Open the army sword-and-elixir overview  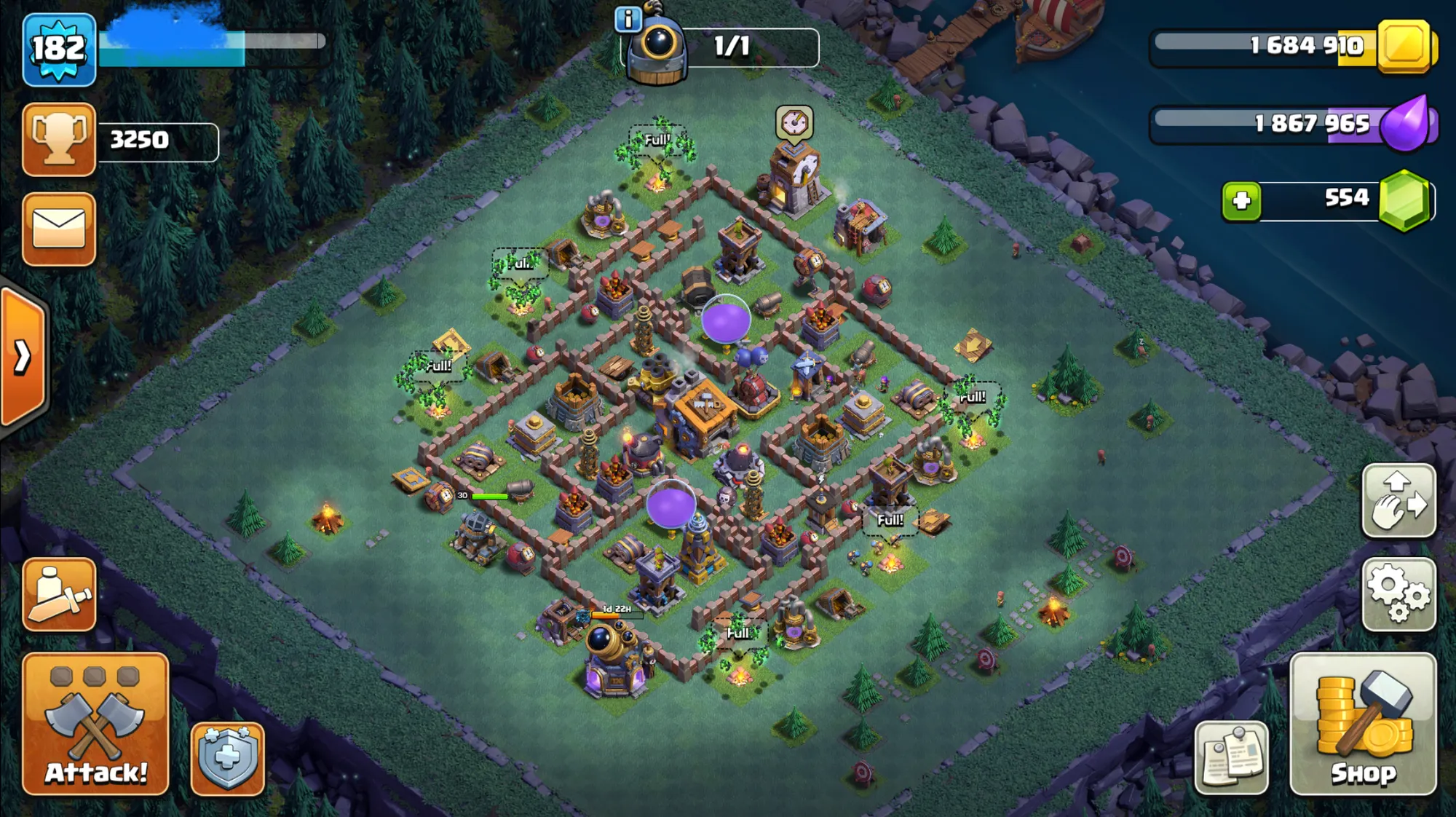[59, 594]
